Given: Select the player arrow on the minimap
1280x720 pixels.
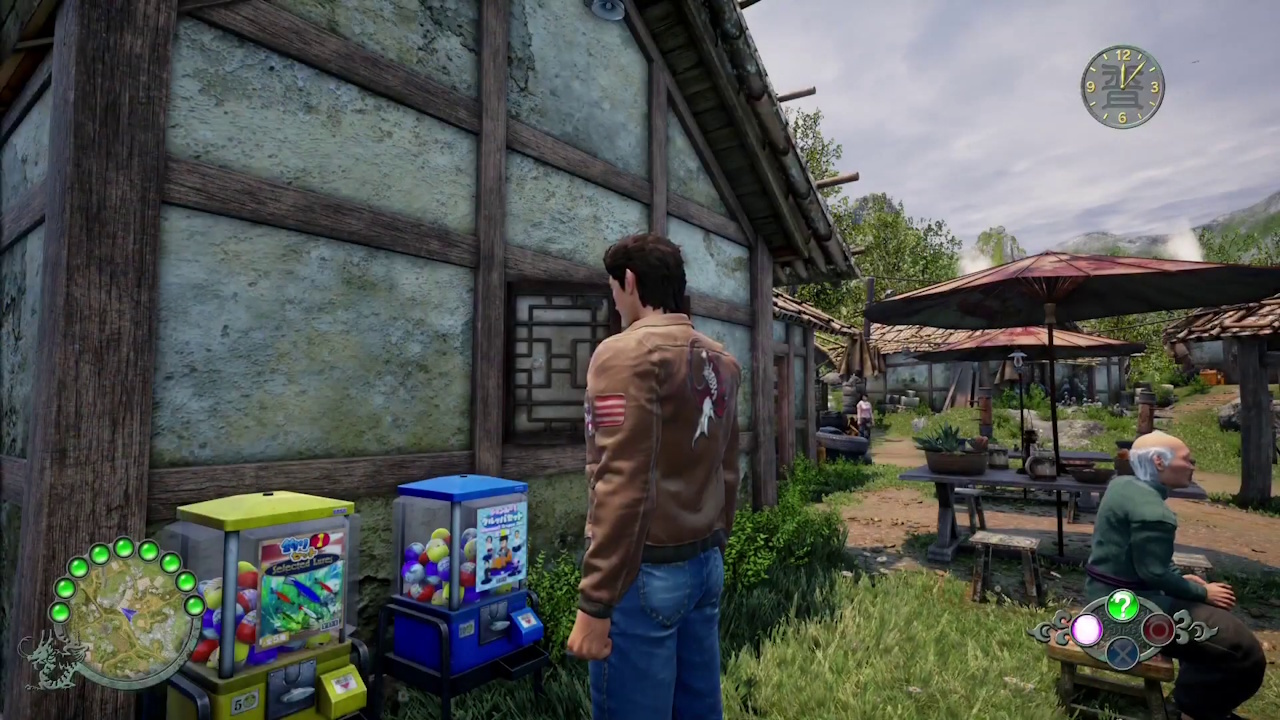Looking at the screenshot, I should click(x=127, y=612).
